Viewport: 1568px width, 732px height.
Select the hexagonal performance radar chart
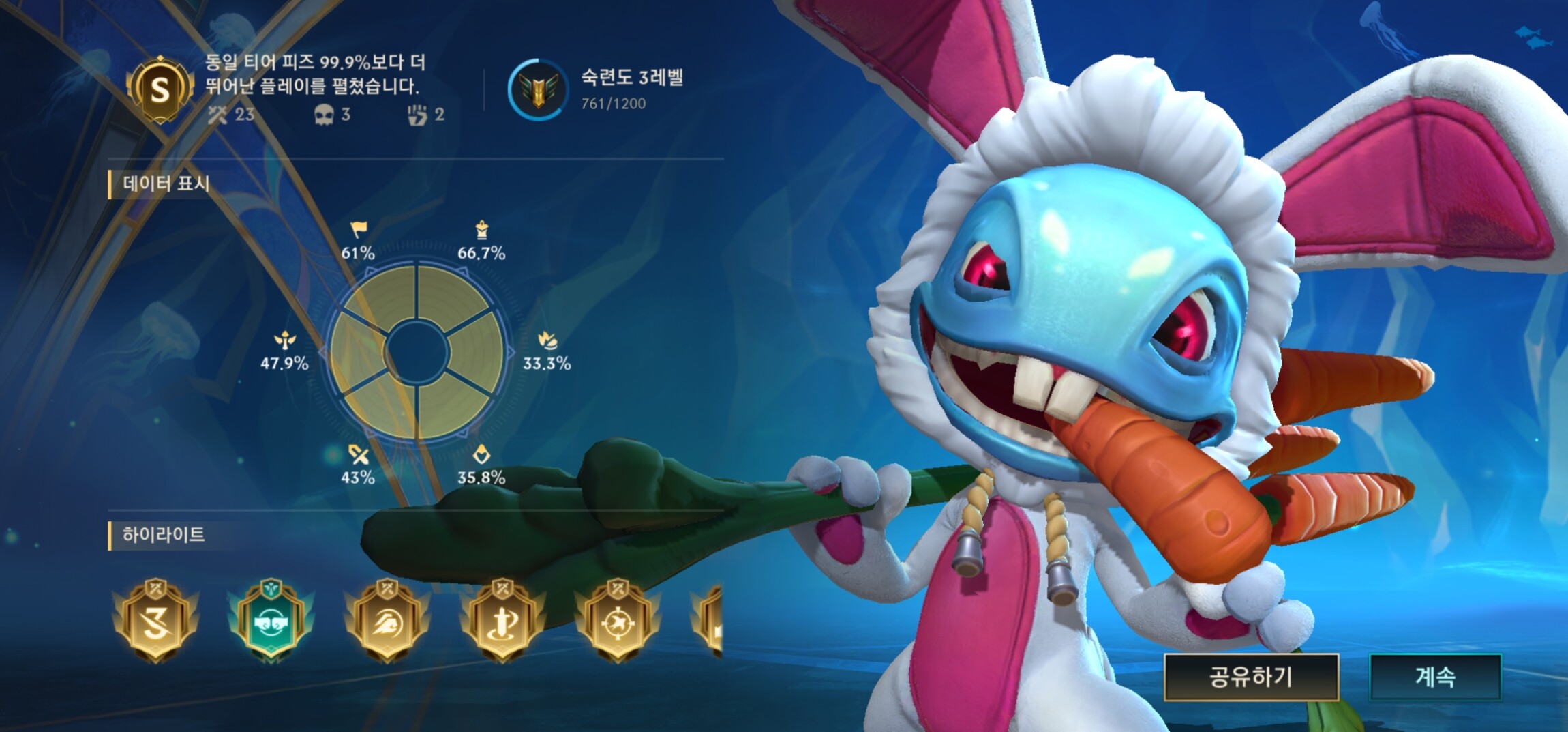coord(417,353)
